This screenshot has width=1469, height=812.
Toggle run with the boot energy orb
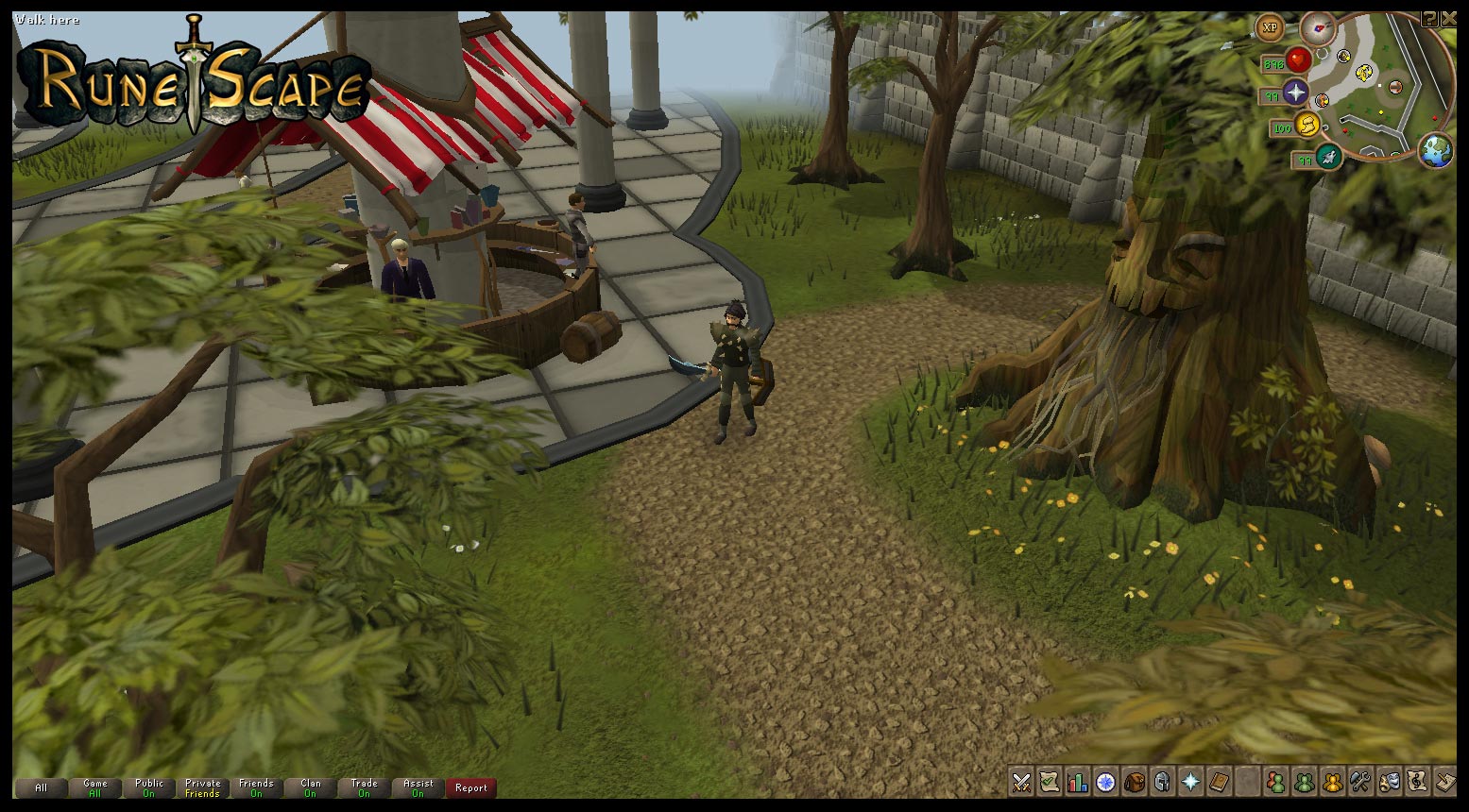tap(1328, 157)
